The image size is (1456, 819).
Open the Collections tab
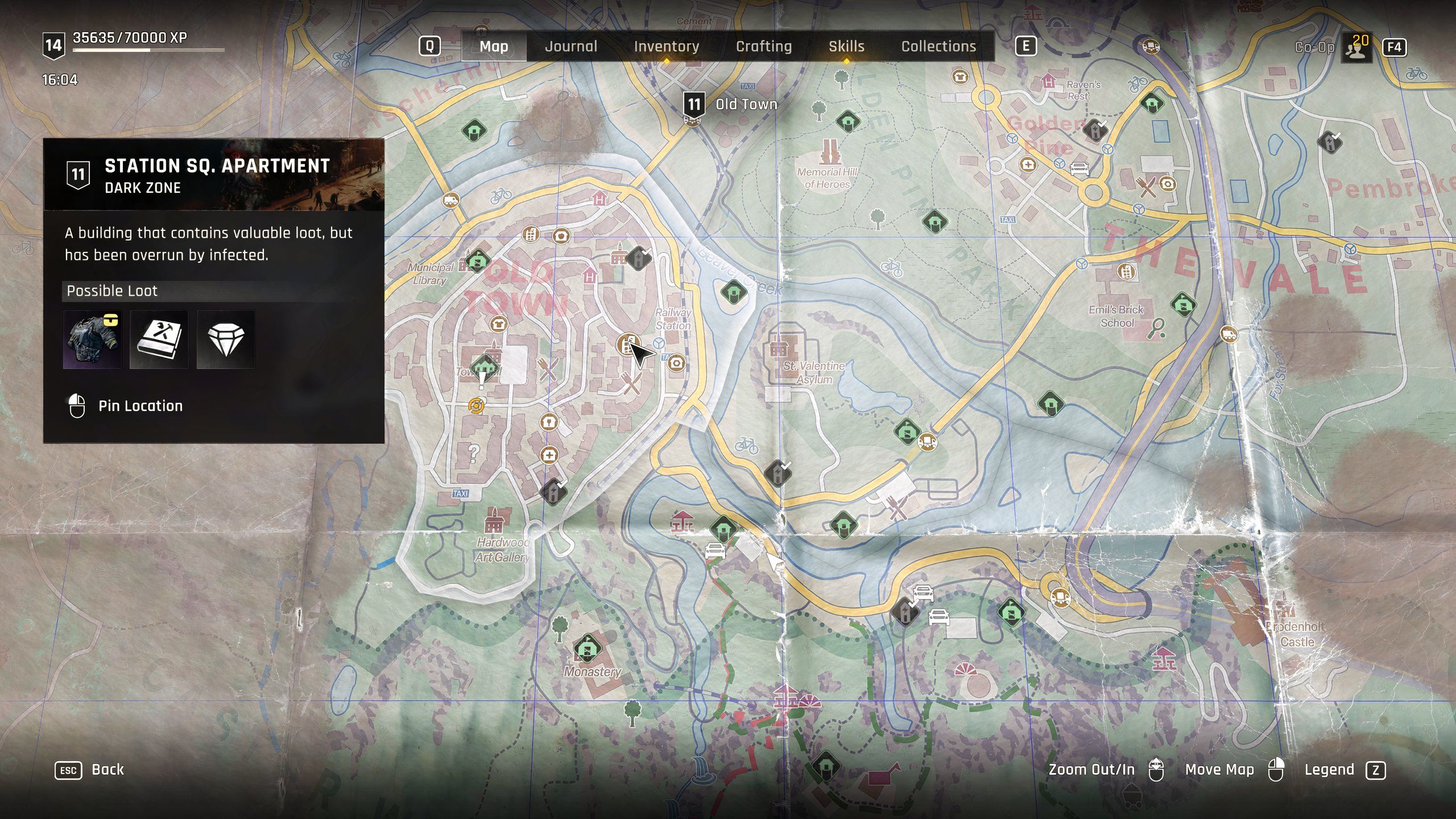(938, 47)
